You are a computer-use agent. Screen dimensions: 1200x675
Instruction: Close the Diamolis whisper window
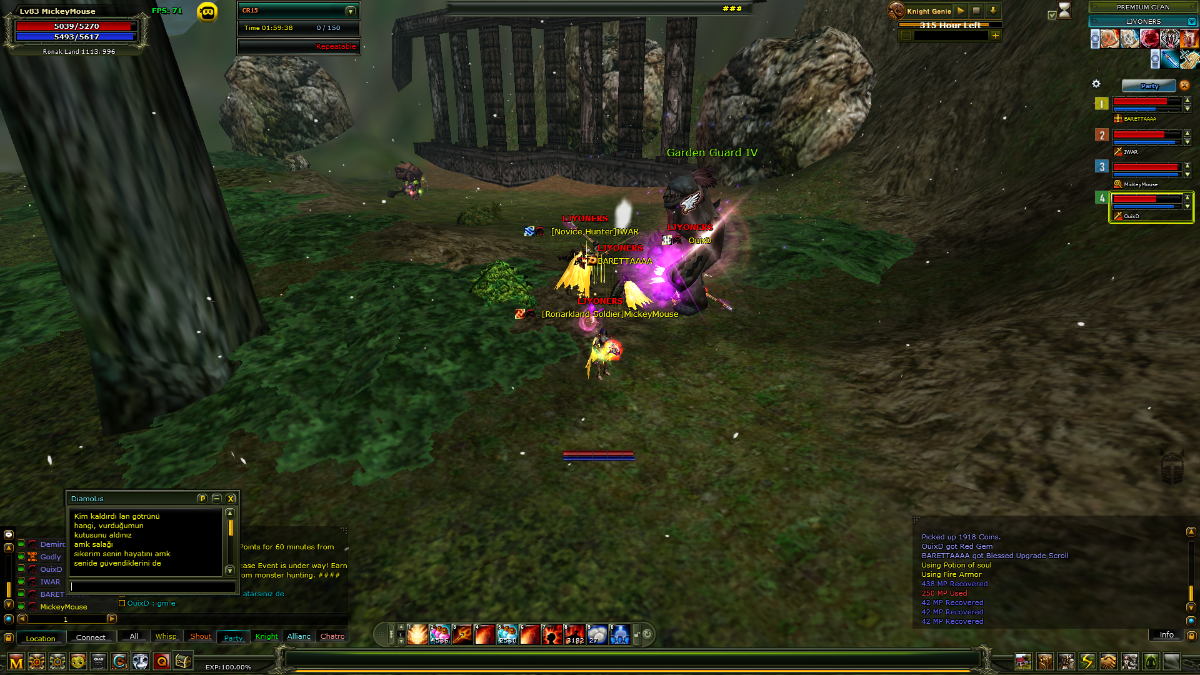coord(231,498)
